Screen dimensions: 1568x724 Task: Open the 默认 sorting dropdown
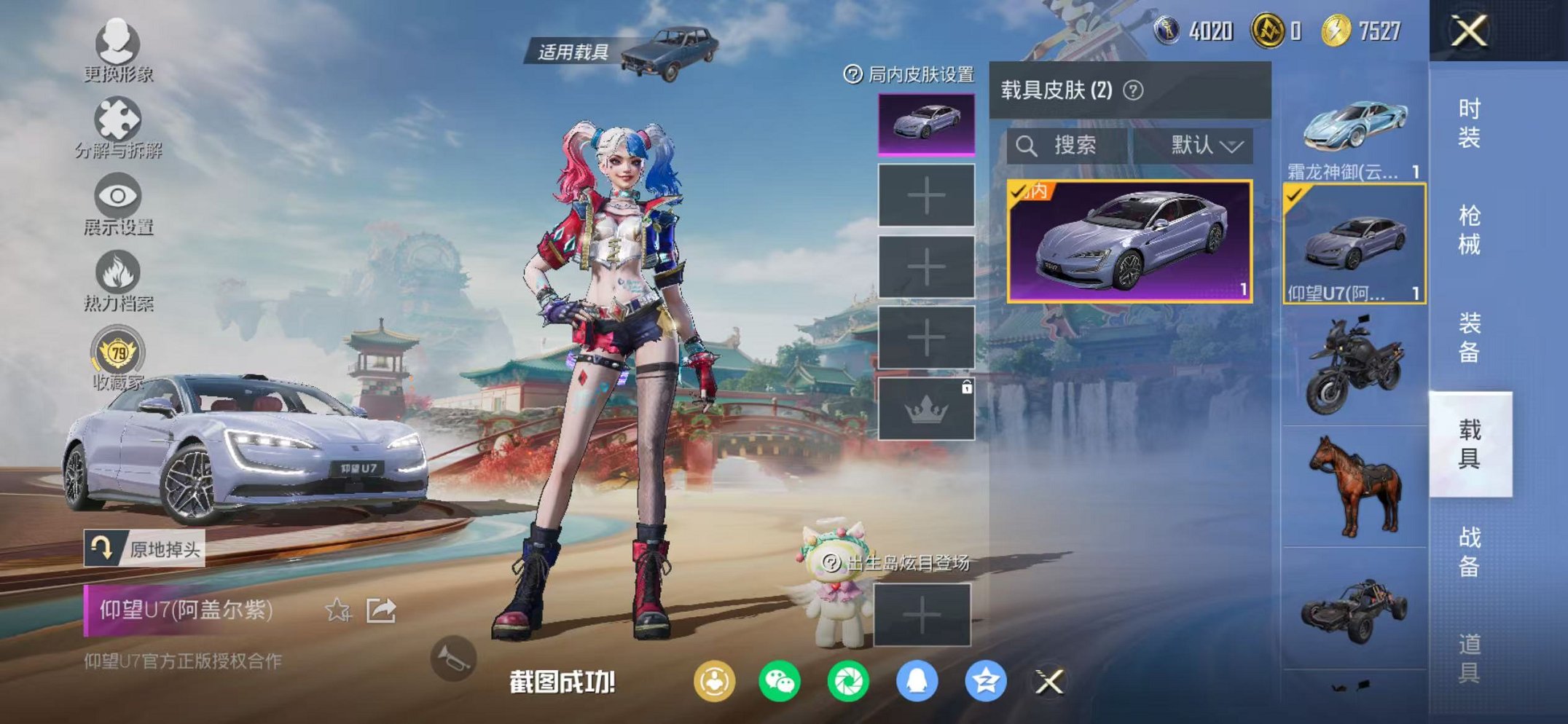click(1206, 143)
